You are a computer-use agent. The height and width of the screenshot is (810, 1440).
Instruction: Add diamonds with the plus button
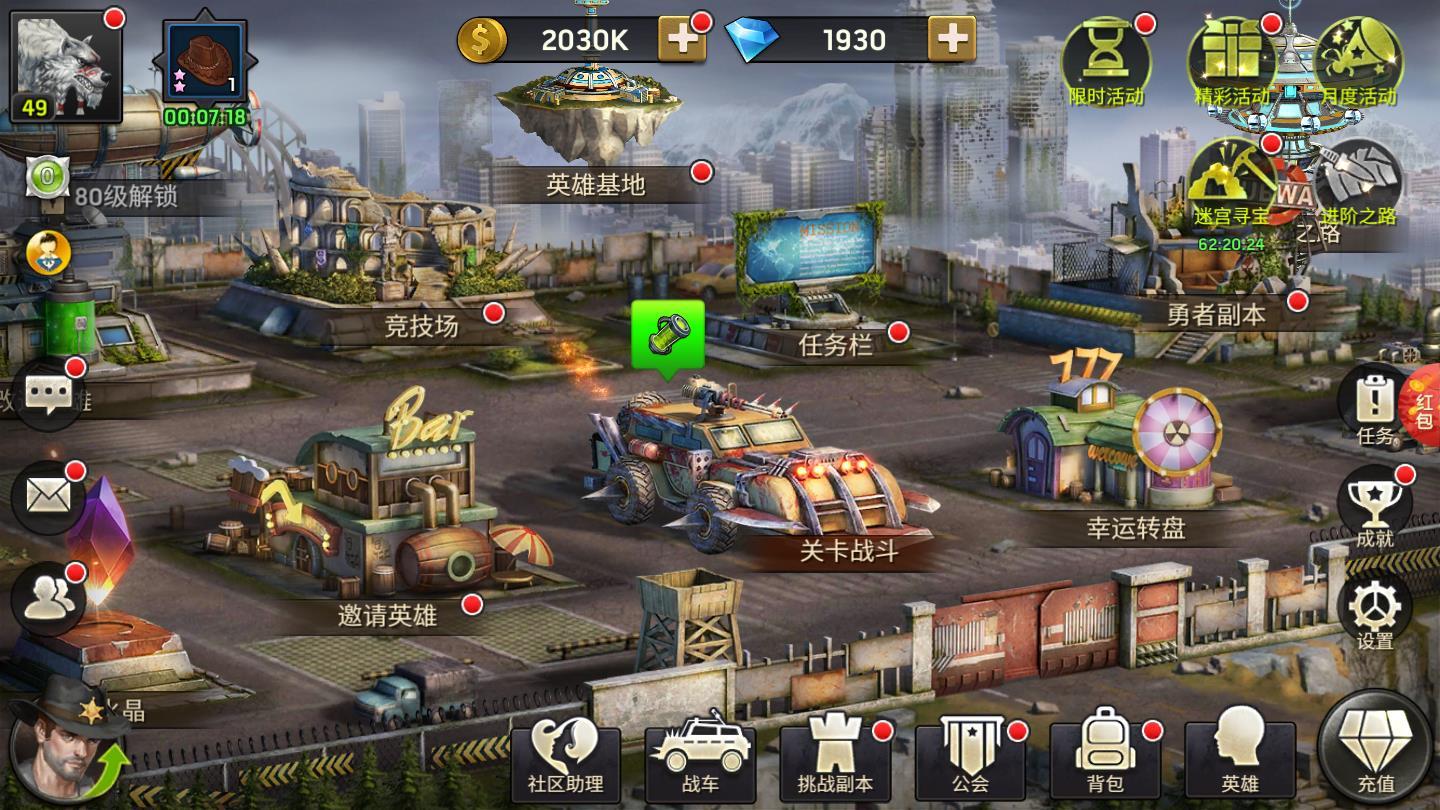click(951, 40)
